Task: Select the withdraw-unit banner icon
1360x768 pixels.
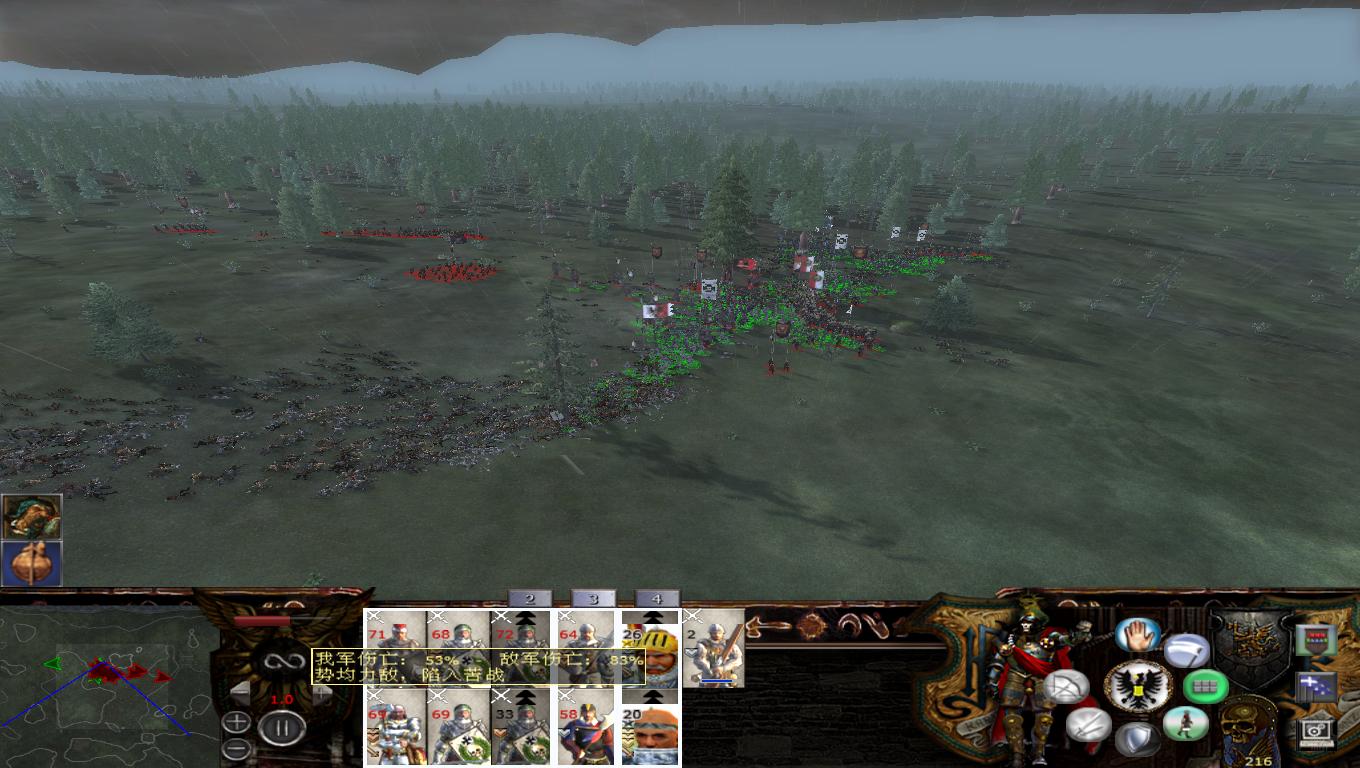Action: 1186,651
